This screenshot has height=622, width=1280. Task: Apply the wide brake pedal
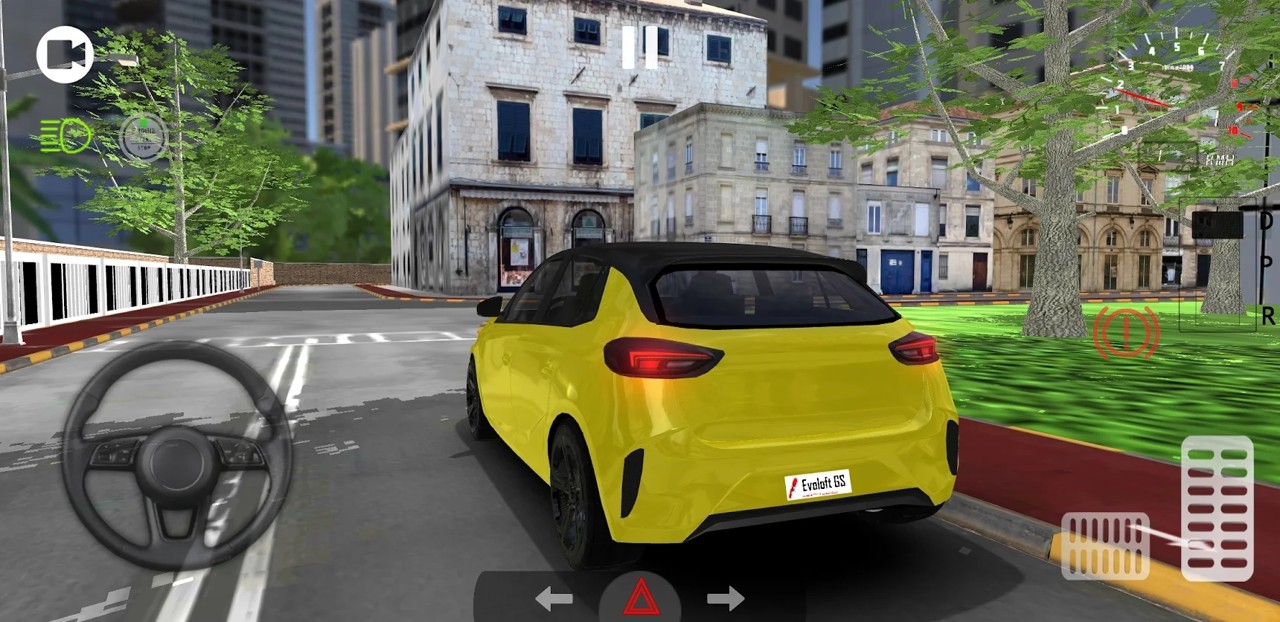(1105, 546)
